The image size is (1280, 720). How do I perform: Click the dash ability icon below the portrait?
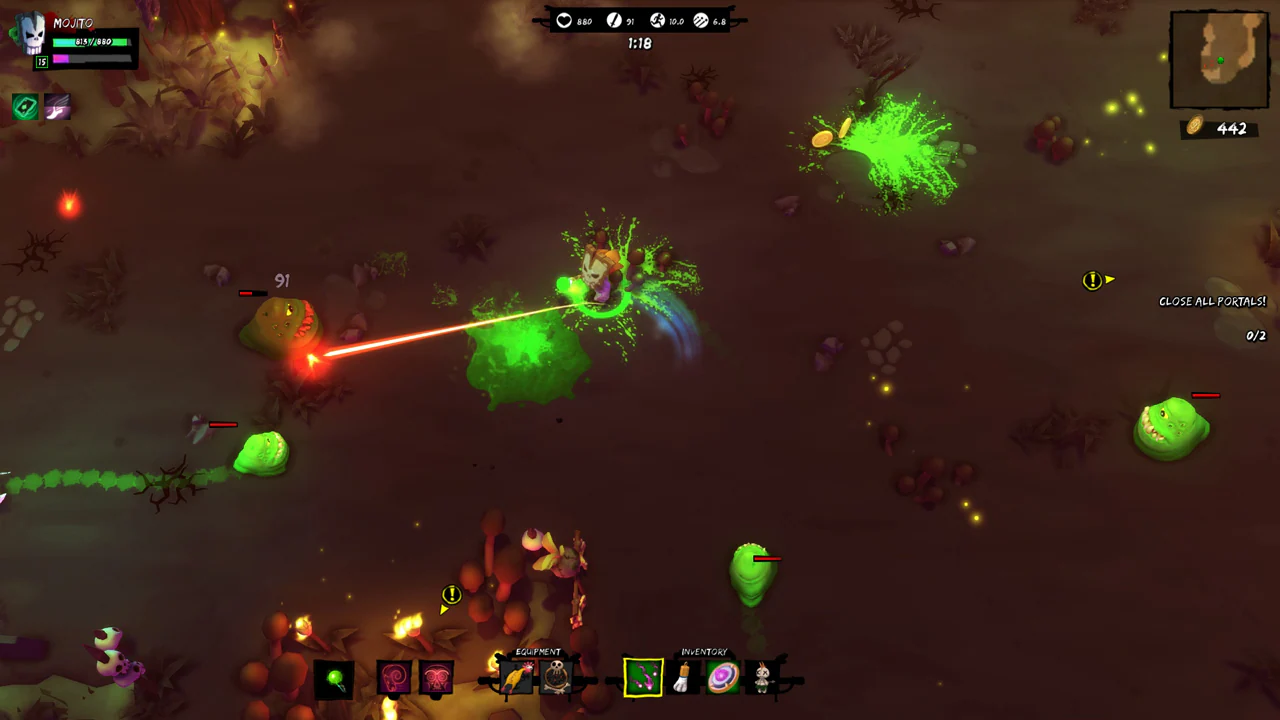[57, 105]
